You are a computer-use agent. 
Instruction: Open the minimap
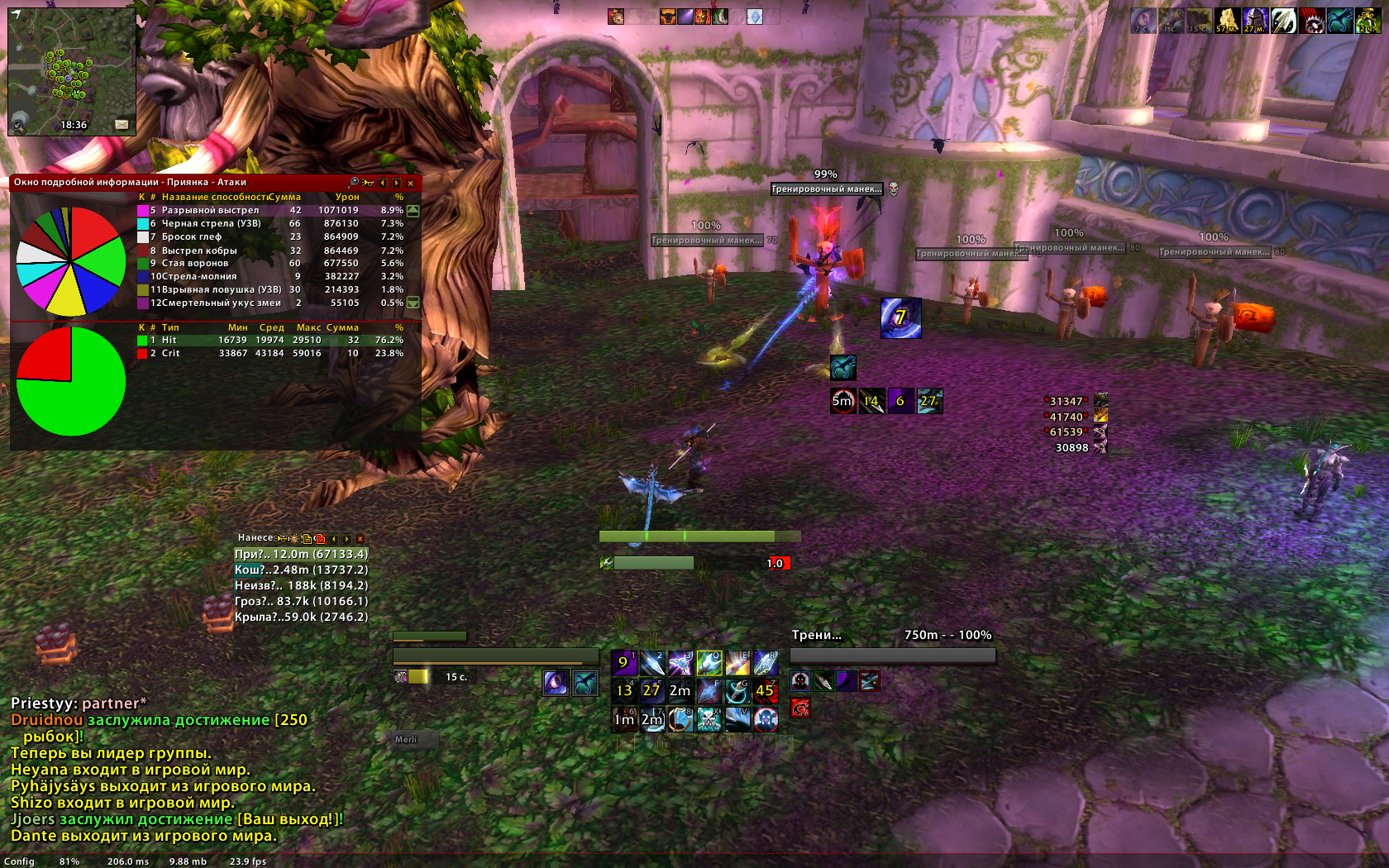tap(71, 70)
